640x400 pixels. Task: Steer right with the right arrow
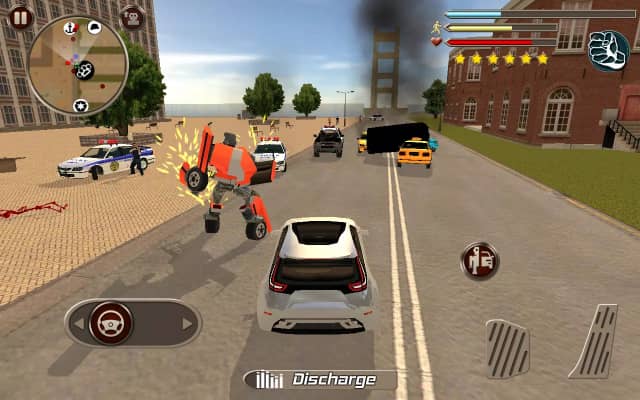point(187,323)
